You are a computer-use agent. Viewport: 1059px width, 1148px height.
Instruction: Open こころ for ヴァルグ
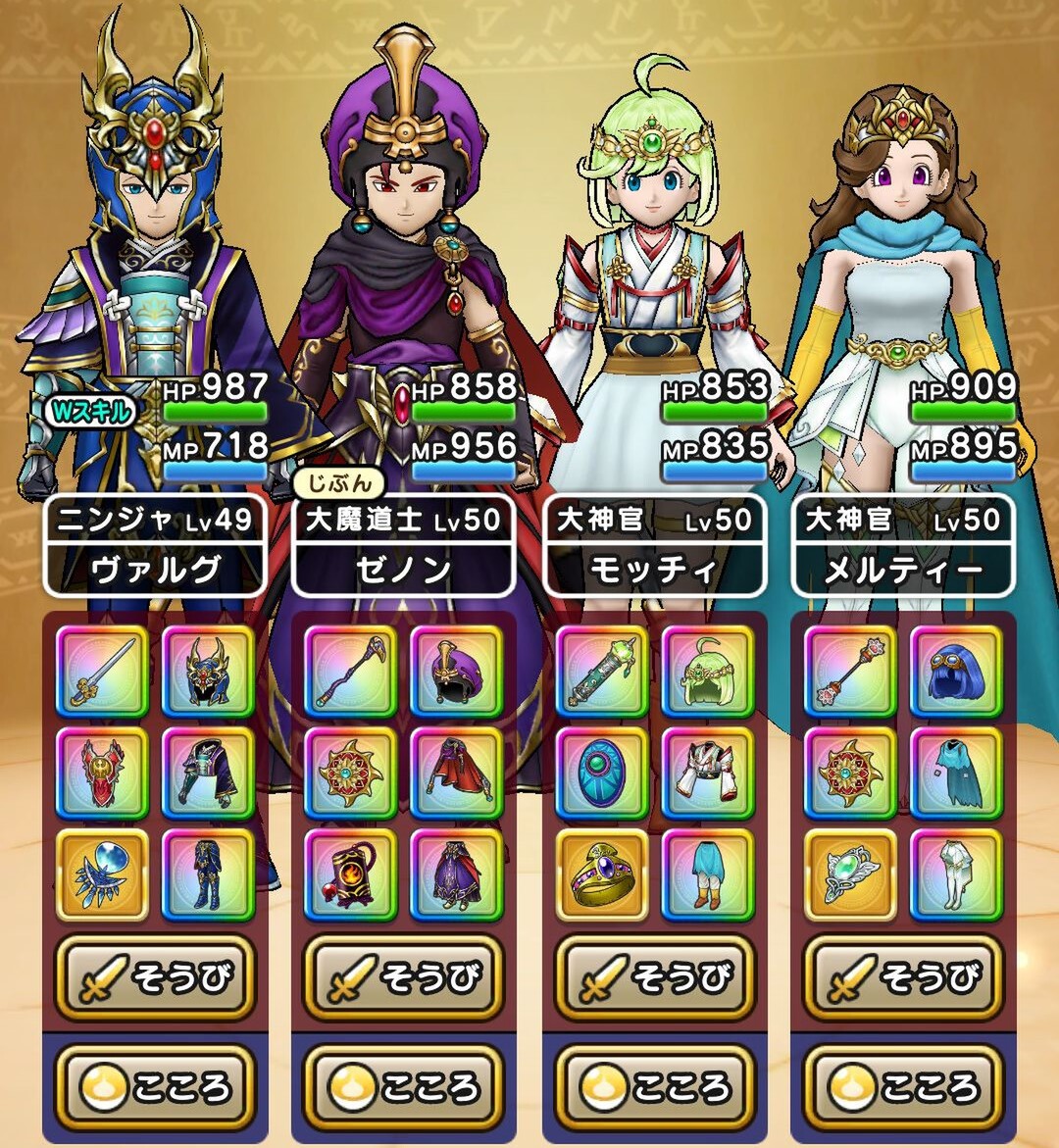pos(154,1086)
